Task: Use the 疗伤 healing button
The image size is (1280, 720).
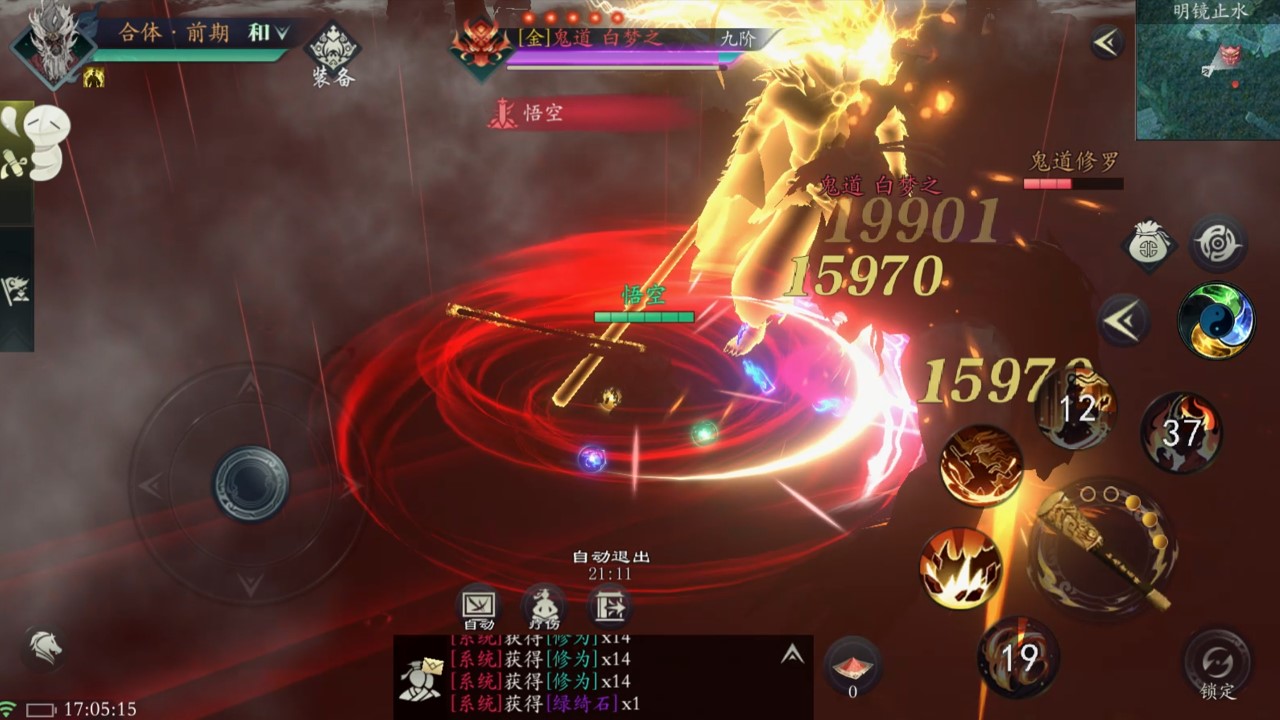Action: [x=543, y=607]
